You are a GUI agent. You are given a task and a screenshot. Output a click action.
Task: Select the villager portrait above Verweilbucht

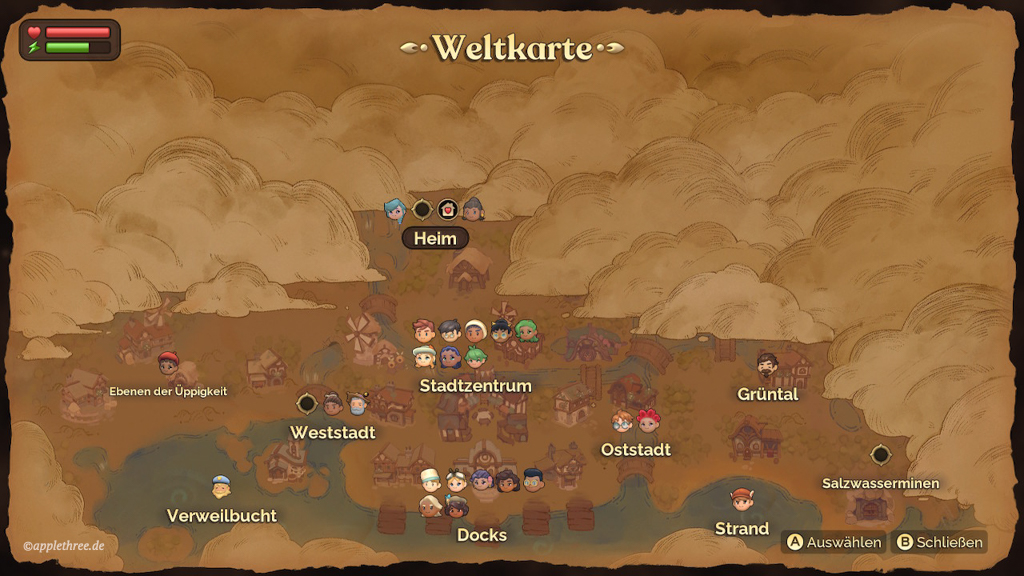pos(221,487)
